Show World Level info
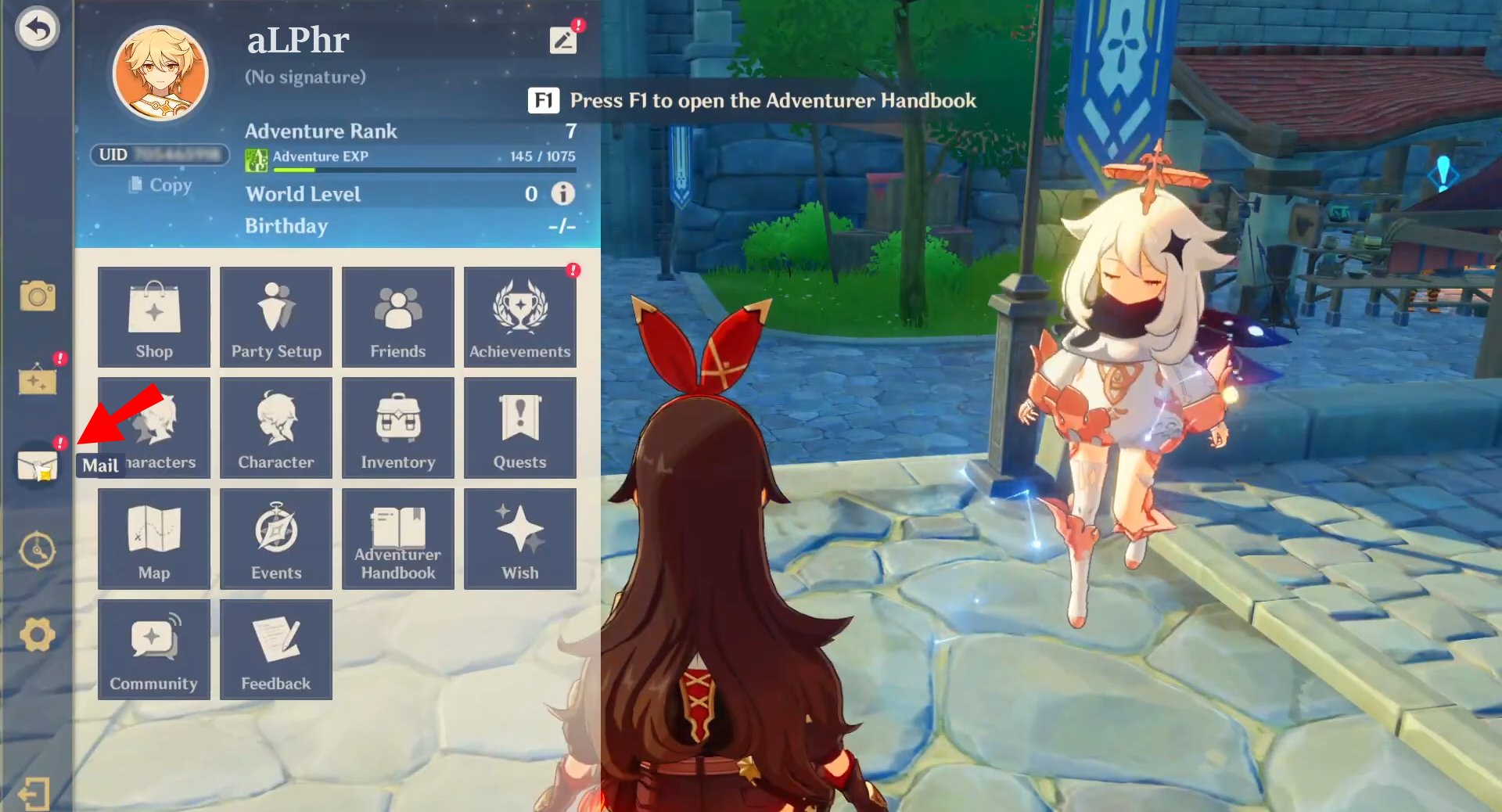The height and width of the screenshot is (812, 1502). tap(562, 193)
